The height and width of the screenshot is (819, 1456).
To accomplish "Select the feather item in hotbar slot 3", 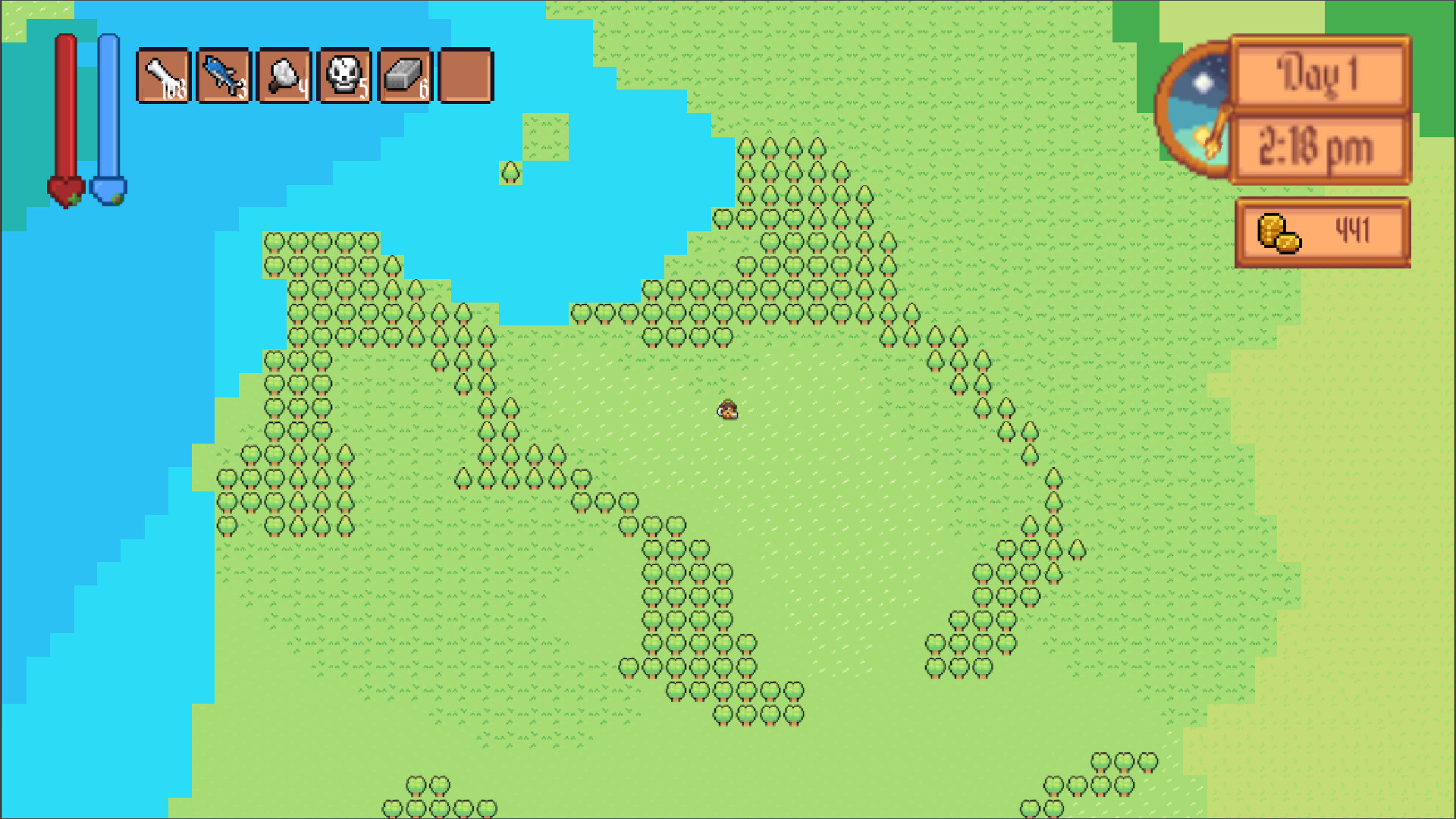I will pyautogui.click(x=284, y=76).
